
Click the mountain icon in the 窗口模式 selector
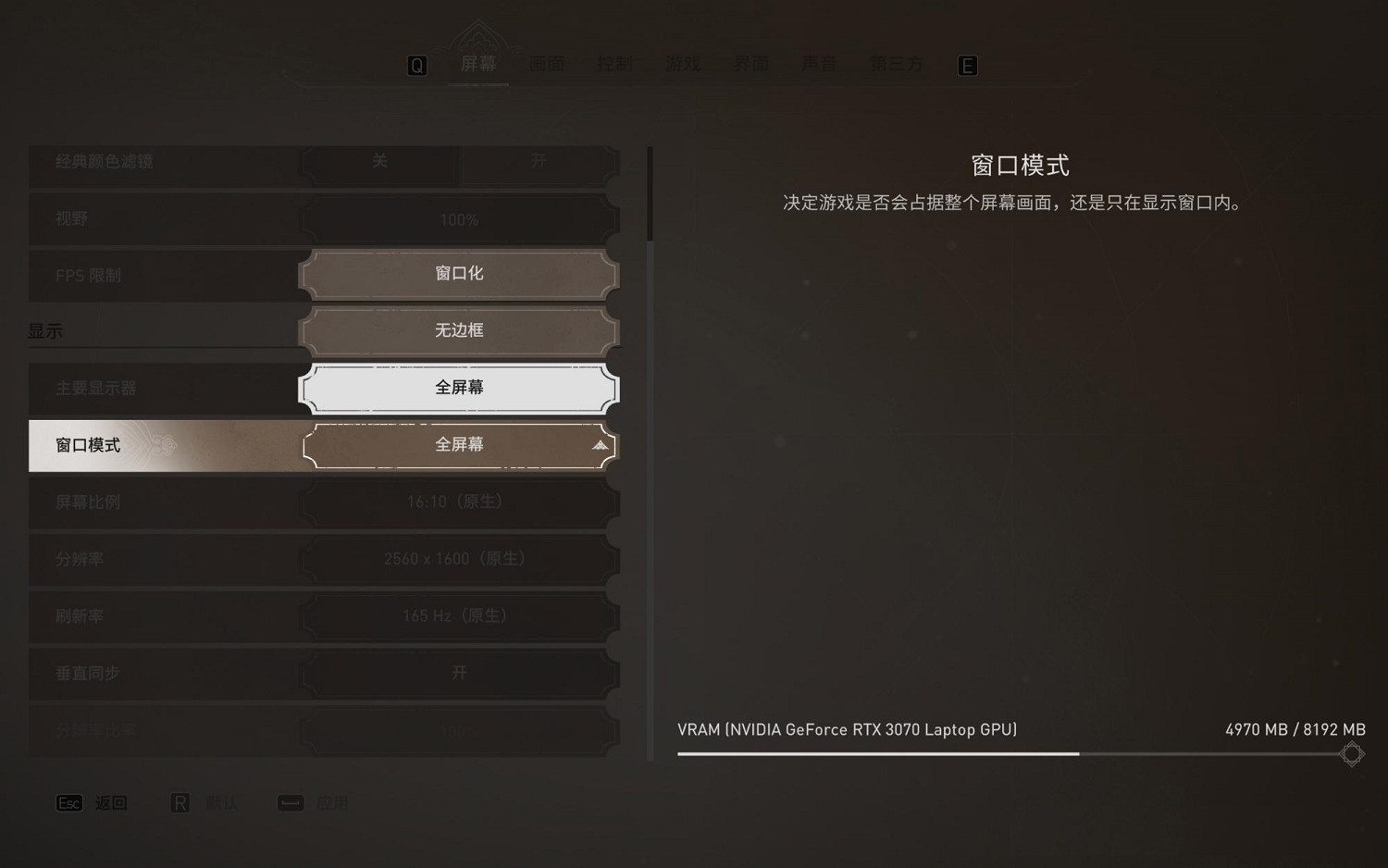[x=601, y=445]
